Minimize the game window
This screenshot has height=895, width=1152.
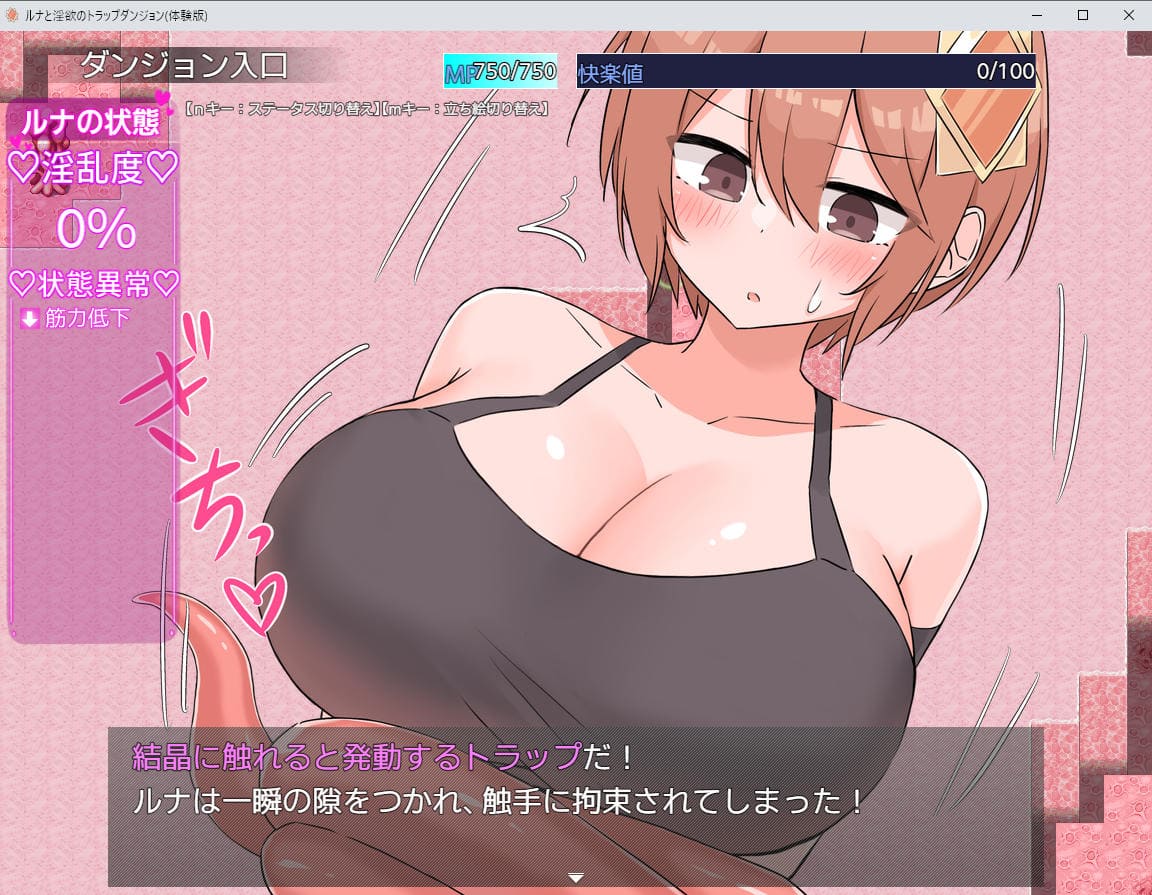(1036, 15)
